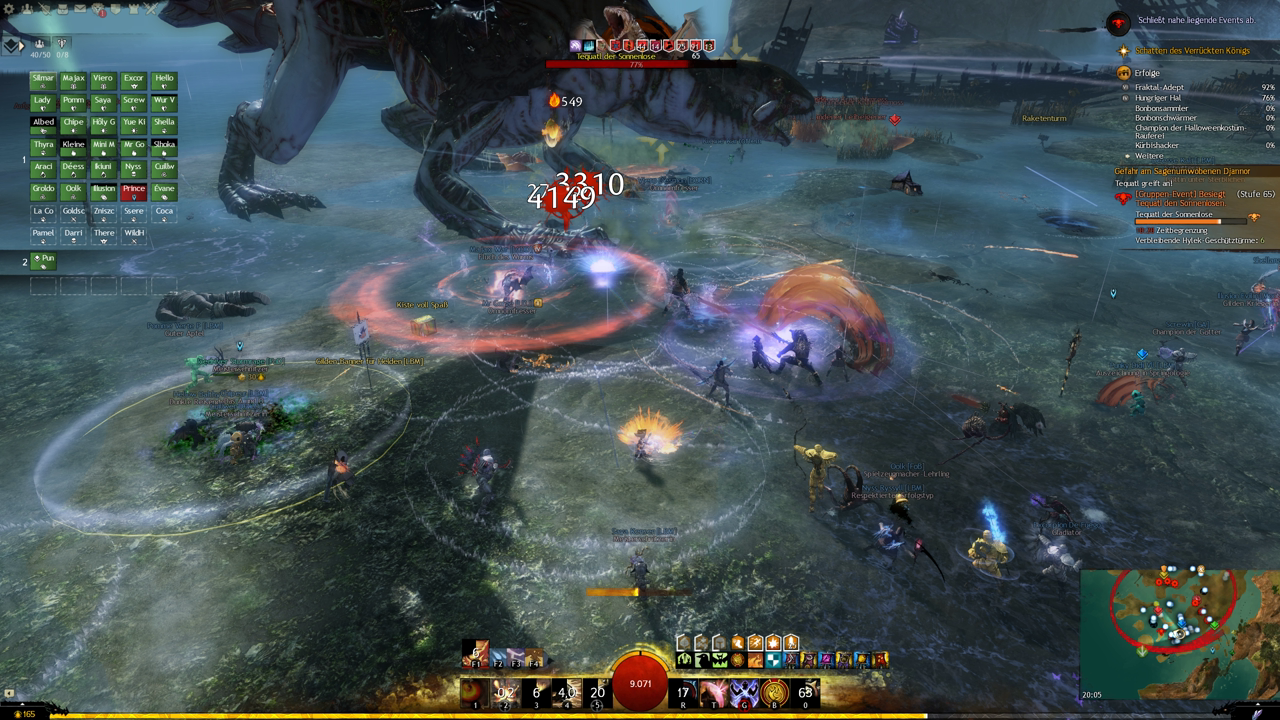Trigger the elite skill in slot 0
Screen dimensions: 1280x720
tap(805, 692)
